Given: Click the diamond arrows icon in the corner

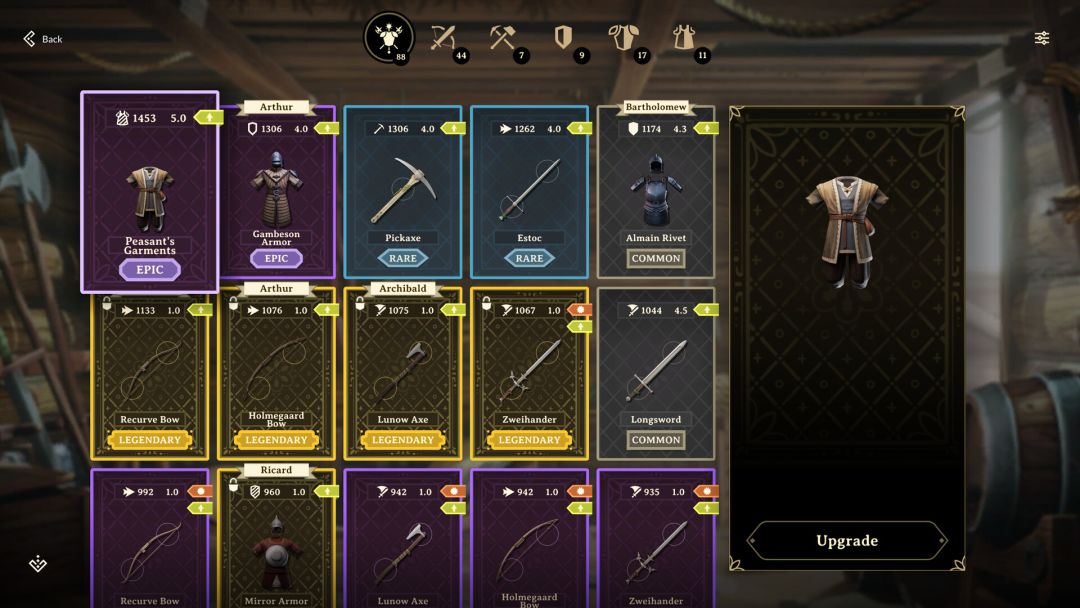Looking at the screenshot, I should tap(38, 564).
